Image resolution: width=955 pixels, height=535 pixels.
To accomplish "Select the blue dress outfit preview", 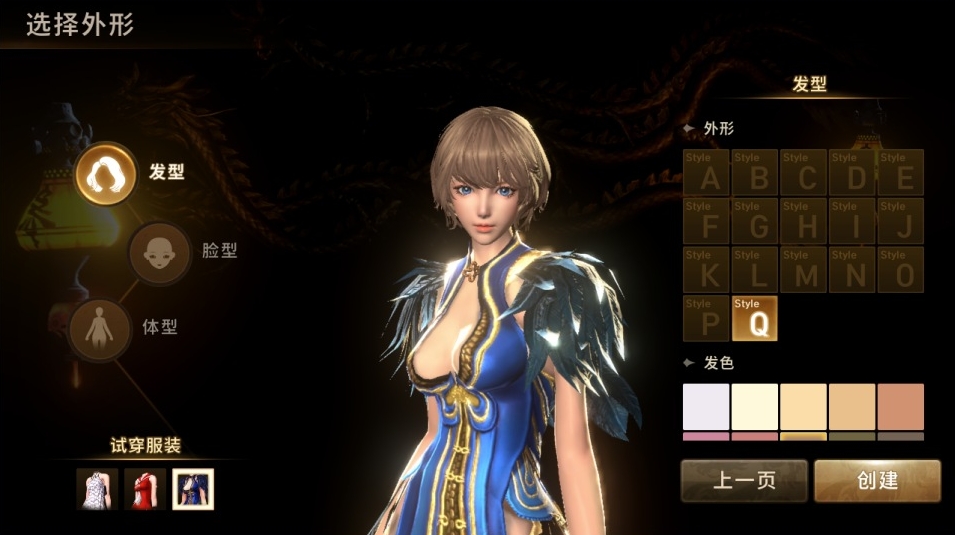I will click(193, 489).
